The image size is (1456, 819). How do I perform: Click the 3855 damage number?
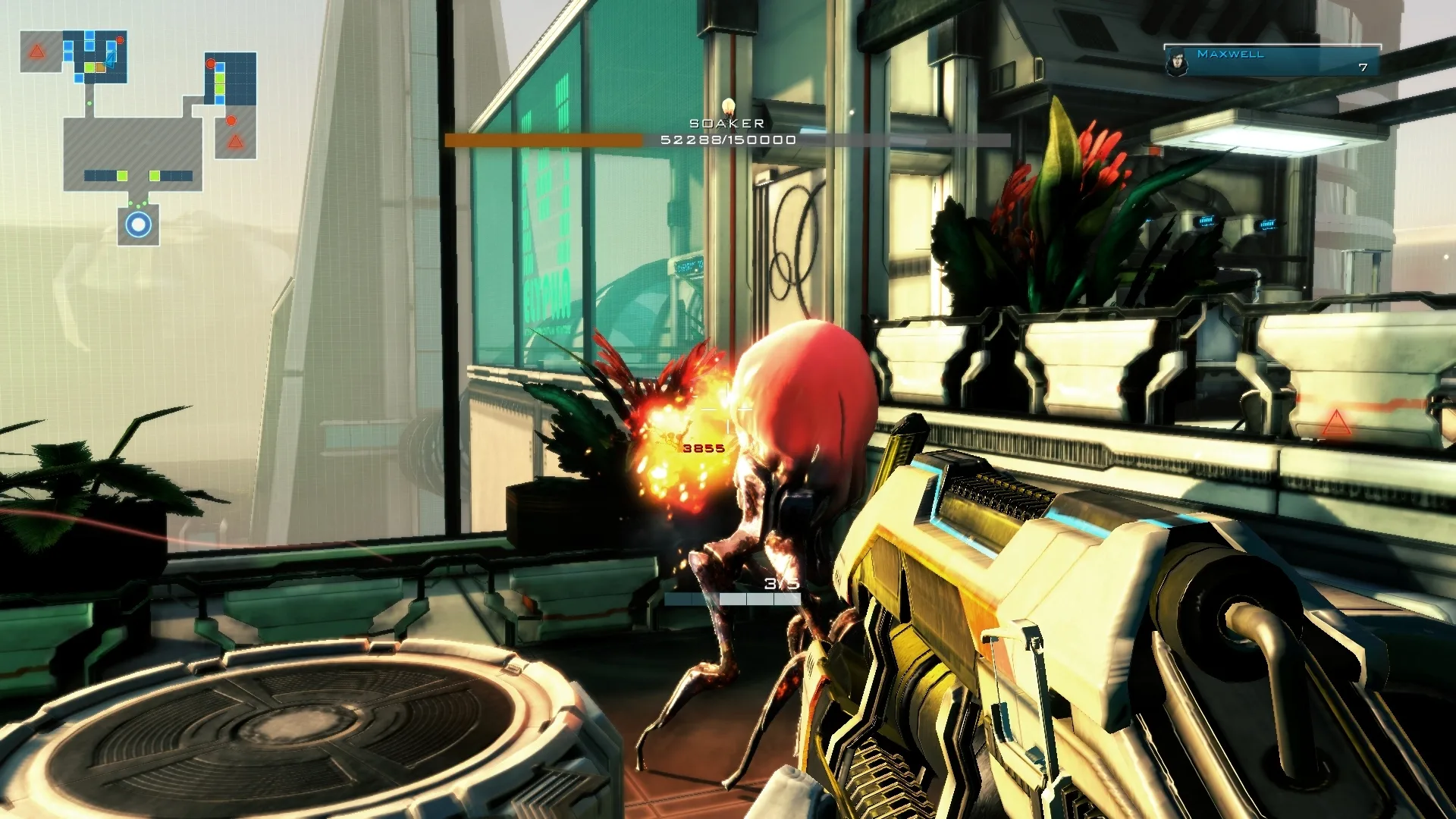[703, 447]
